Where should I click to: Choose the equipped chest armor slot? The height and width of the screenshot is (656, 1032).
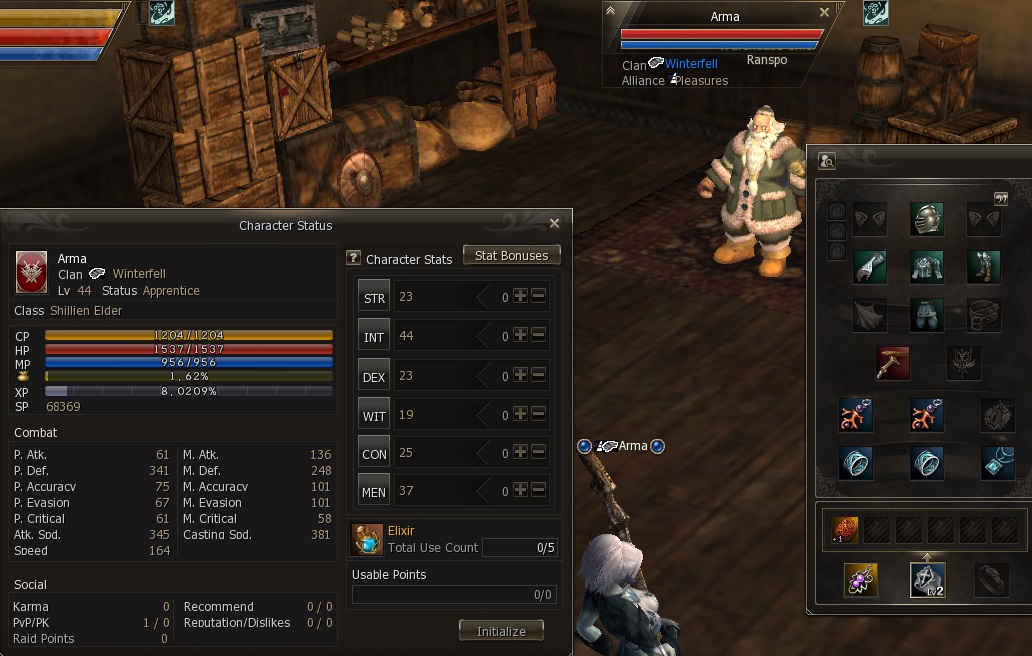(927, 267)
